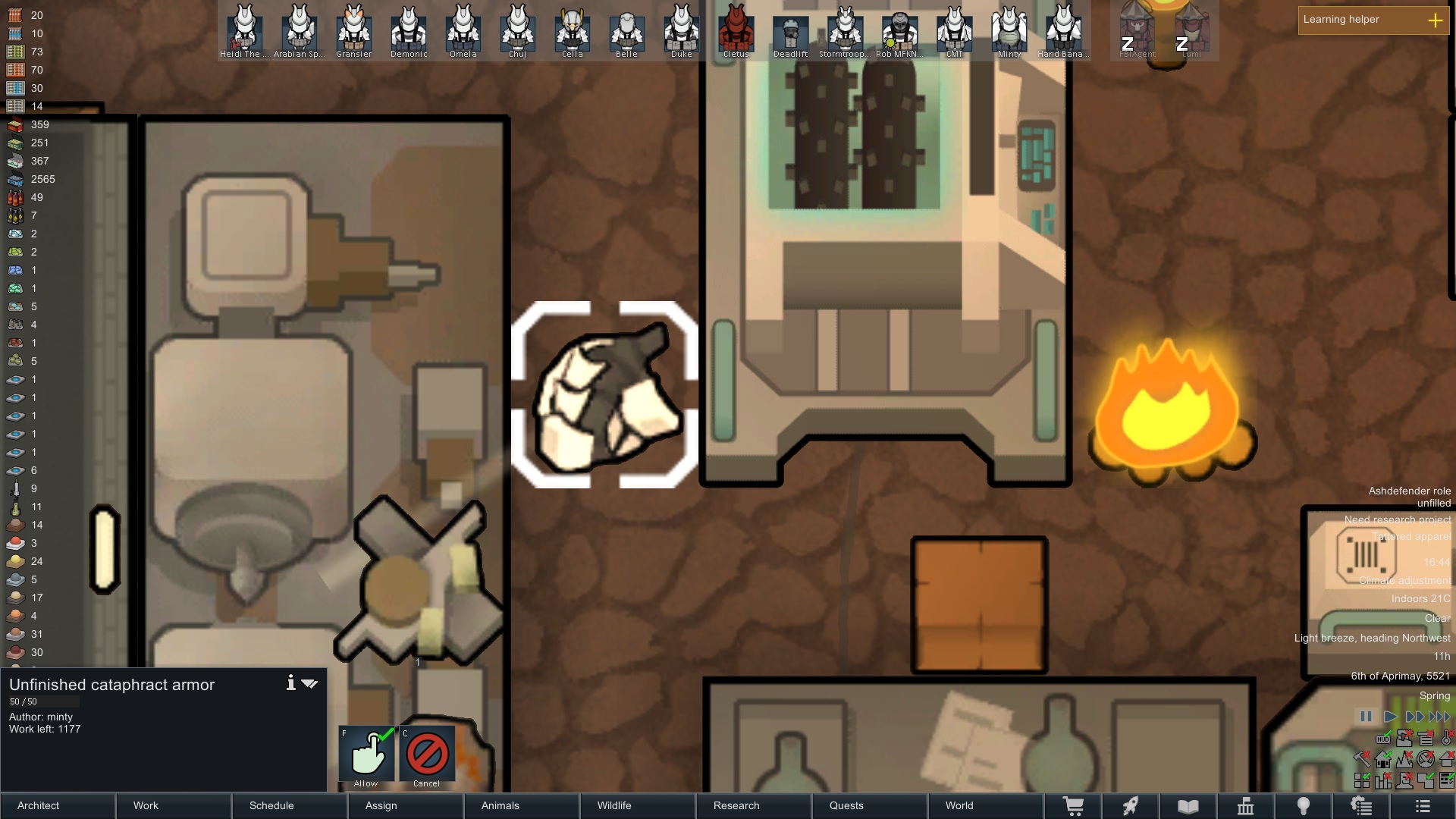Open the Work priorities tab

click(146, 805)
